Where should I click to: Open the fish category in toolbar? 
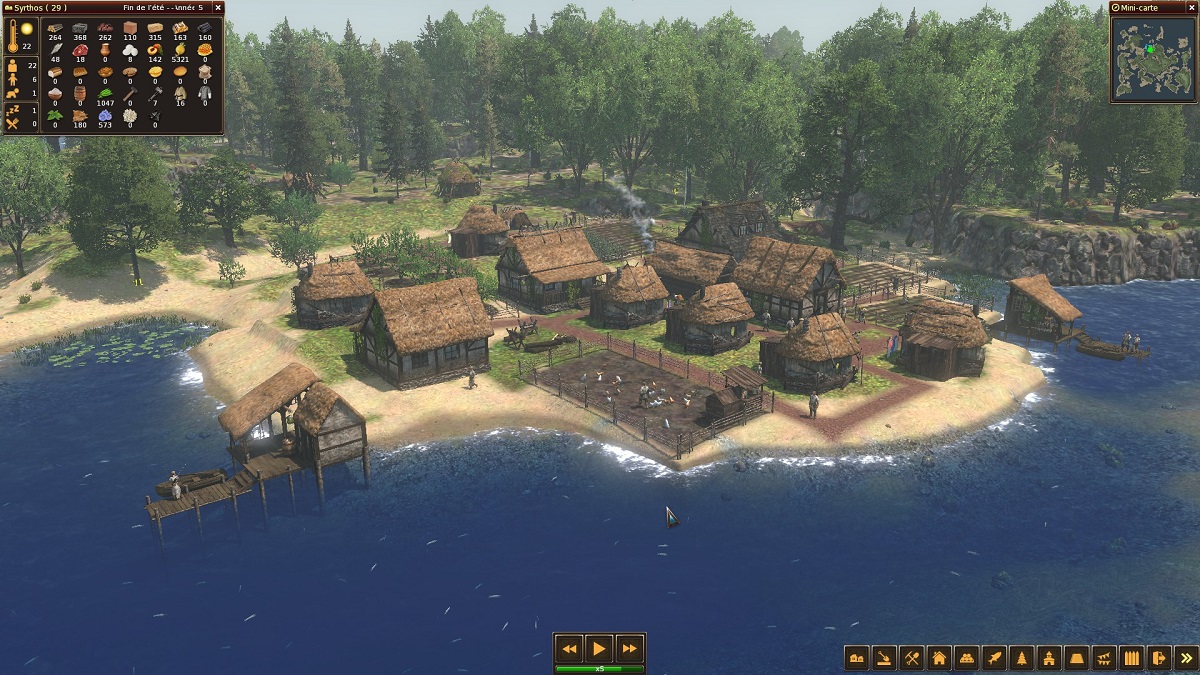pos(994,657)
